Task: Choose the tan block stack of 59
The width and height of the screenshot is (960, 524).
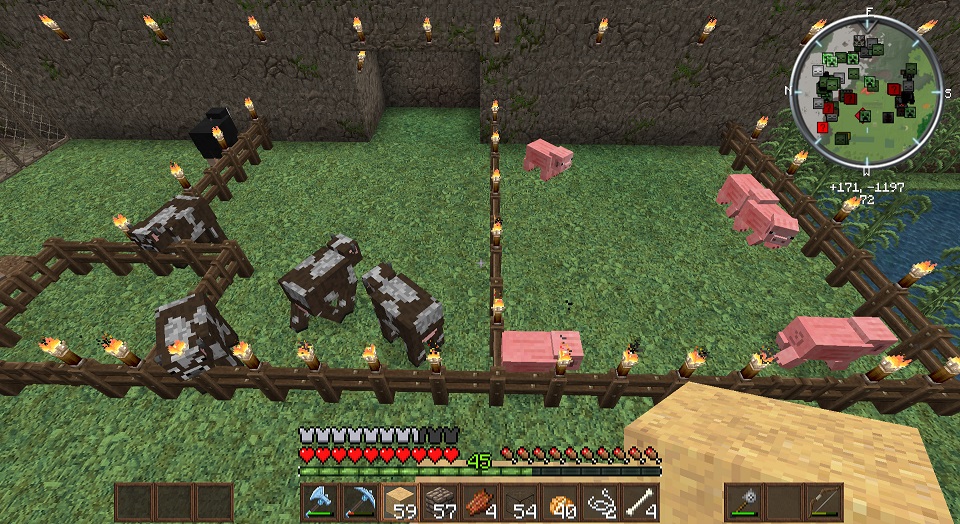Action: 401,501
